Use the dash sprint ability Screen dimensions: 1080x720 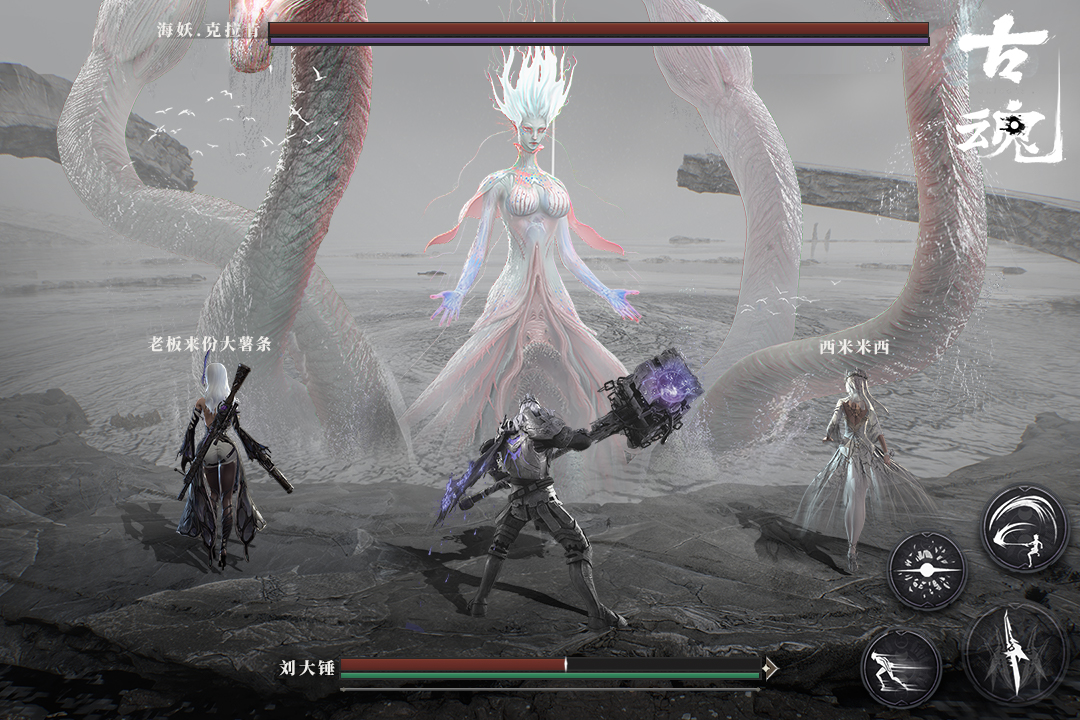pos(900,667)
